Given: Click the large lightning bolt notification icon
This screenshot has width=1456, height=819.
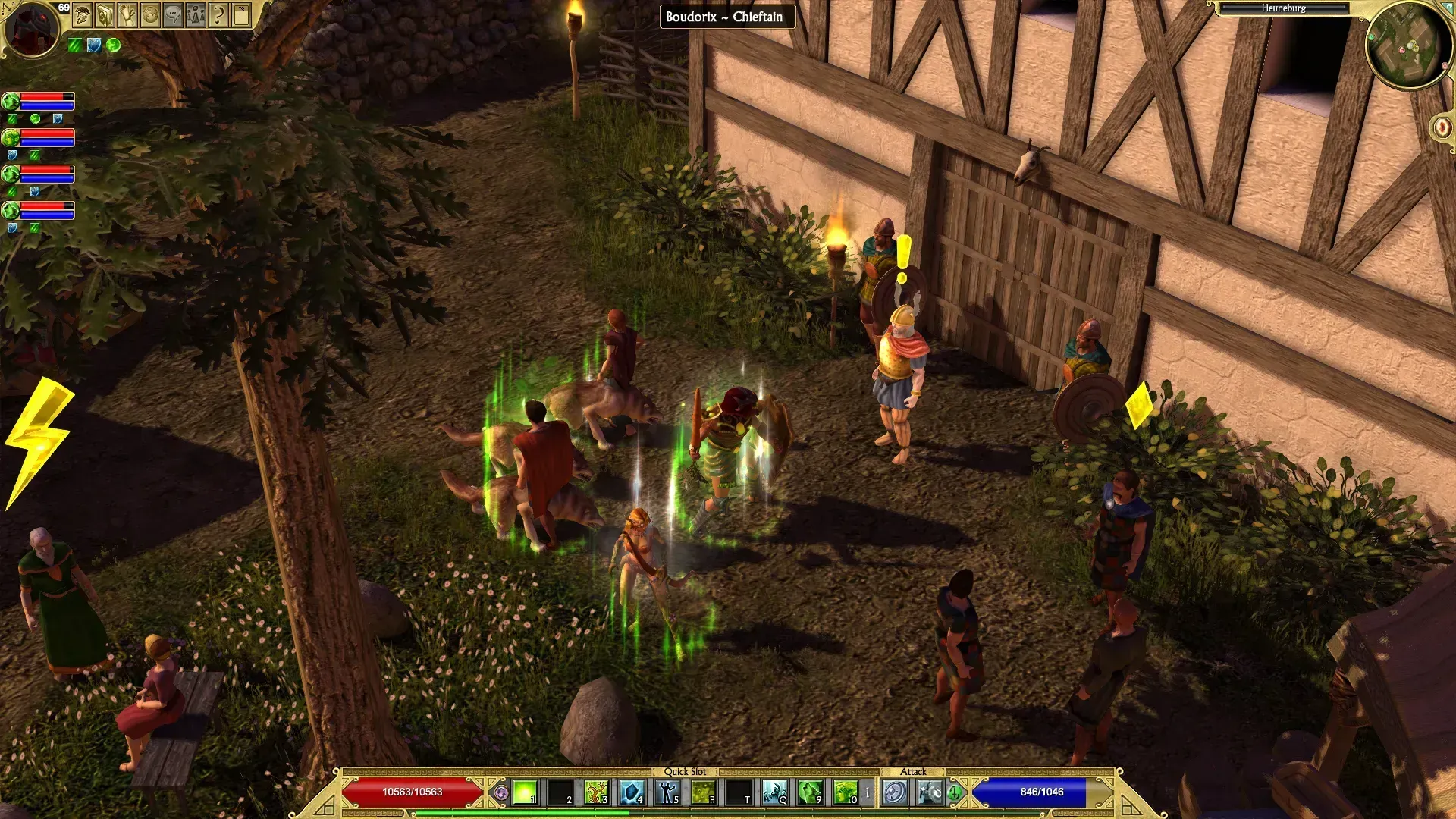Looking at the screenshot, I should pos(38,440).
